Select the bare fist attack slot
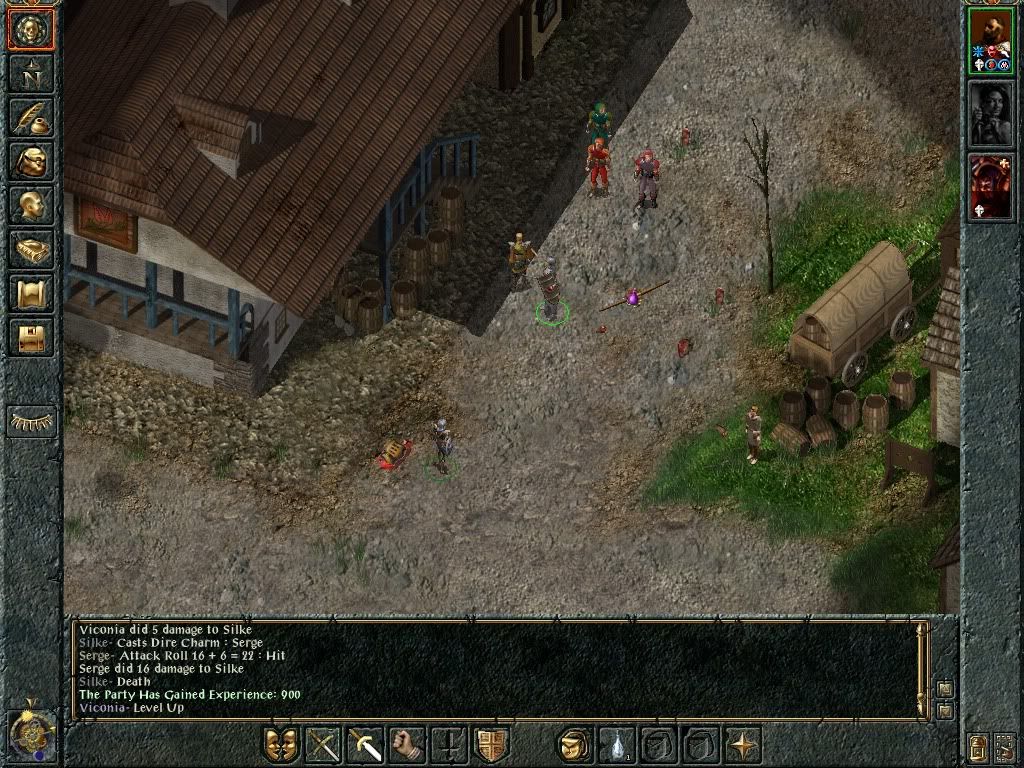 point(408,745)
